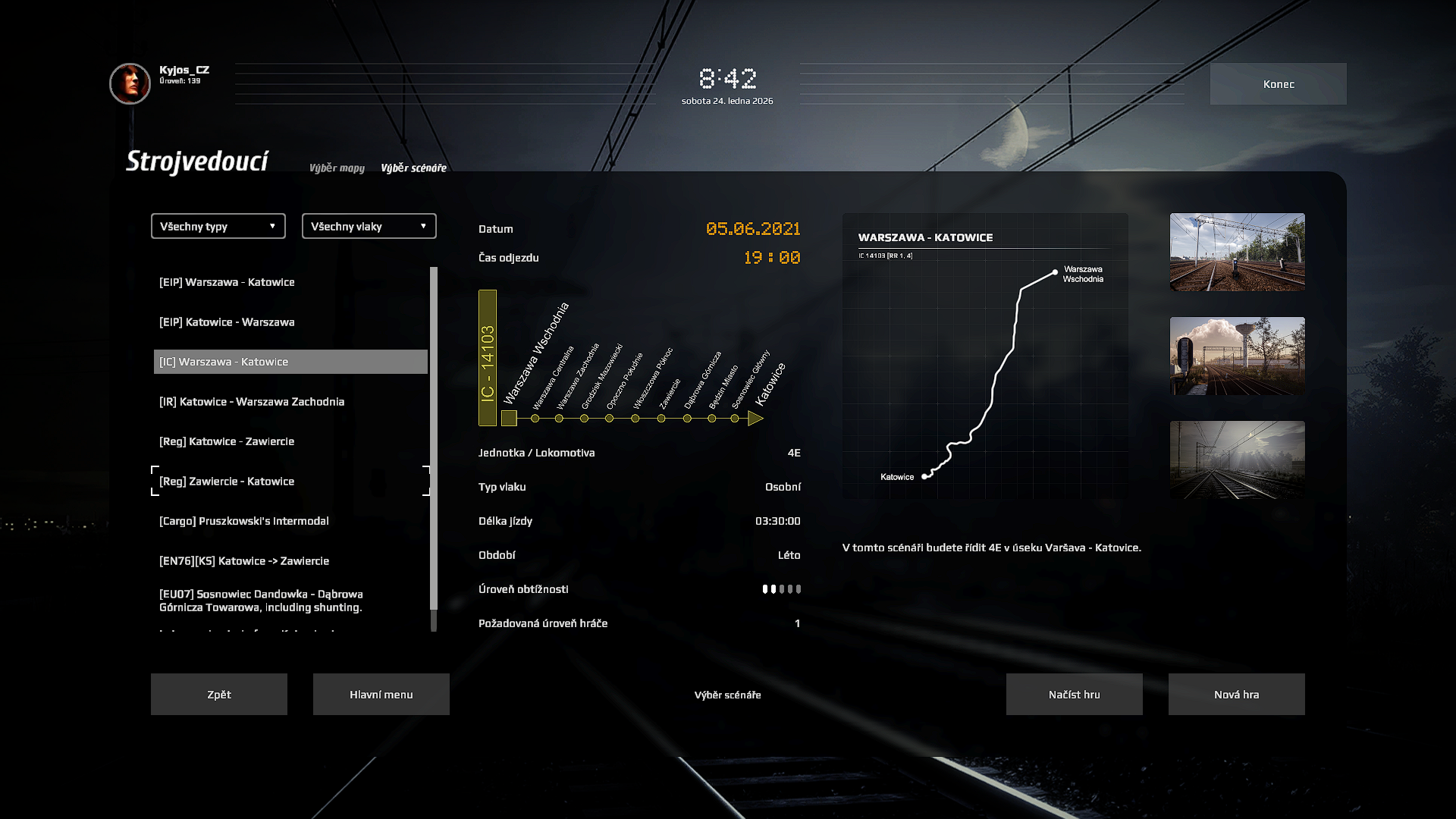View the foggy tracks screenshot thumbnail
Image resolution: width=1456 pixels, height=819 pixels.
1237,460
